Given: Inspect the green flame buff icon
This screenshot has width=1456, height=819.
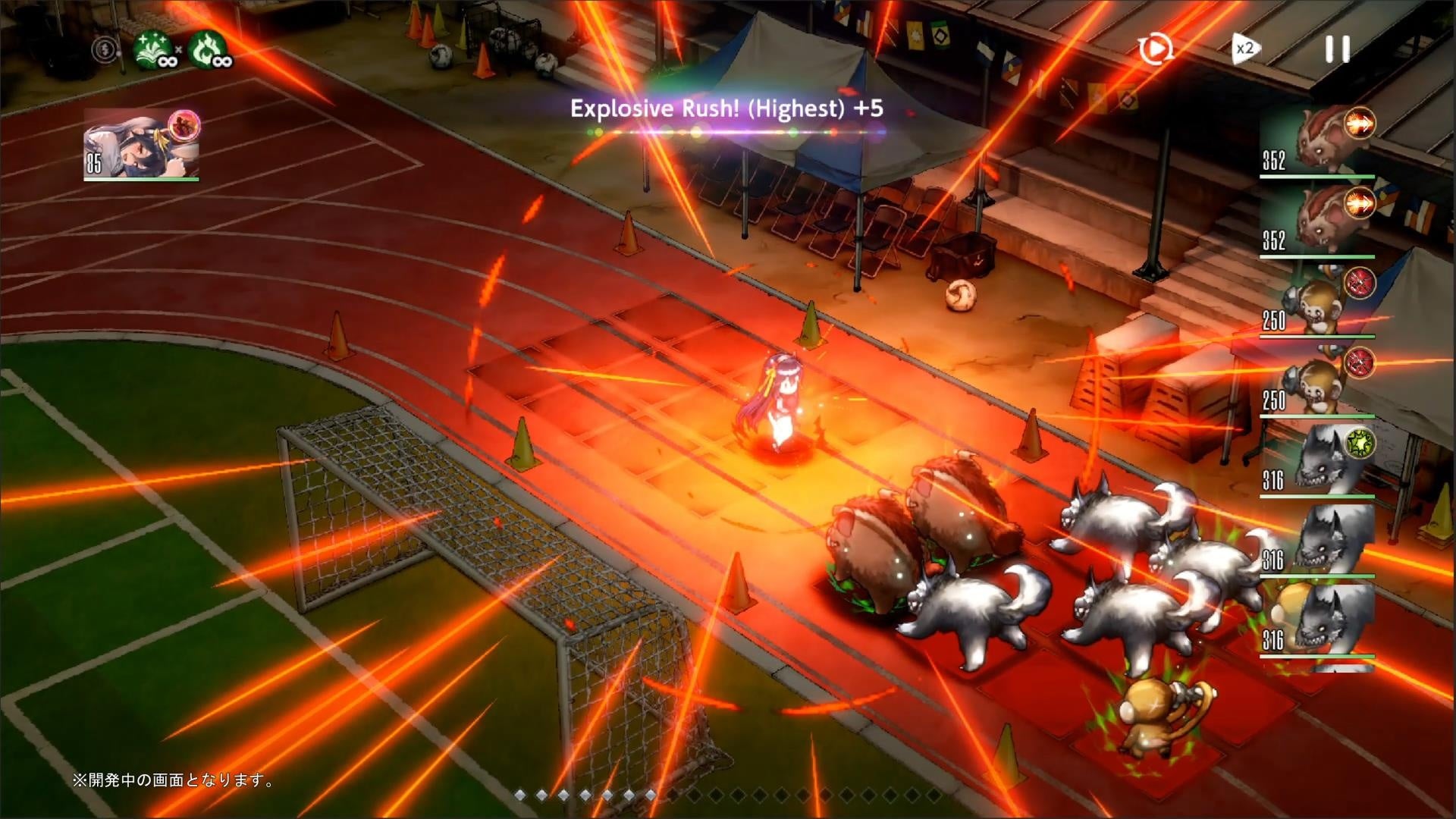Looking at the screenshot, I should click(209, 50).
